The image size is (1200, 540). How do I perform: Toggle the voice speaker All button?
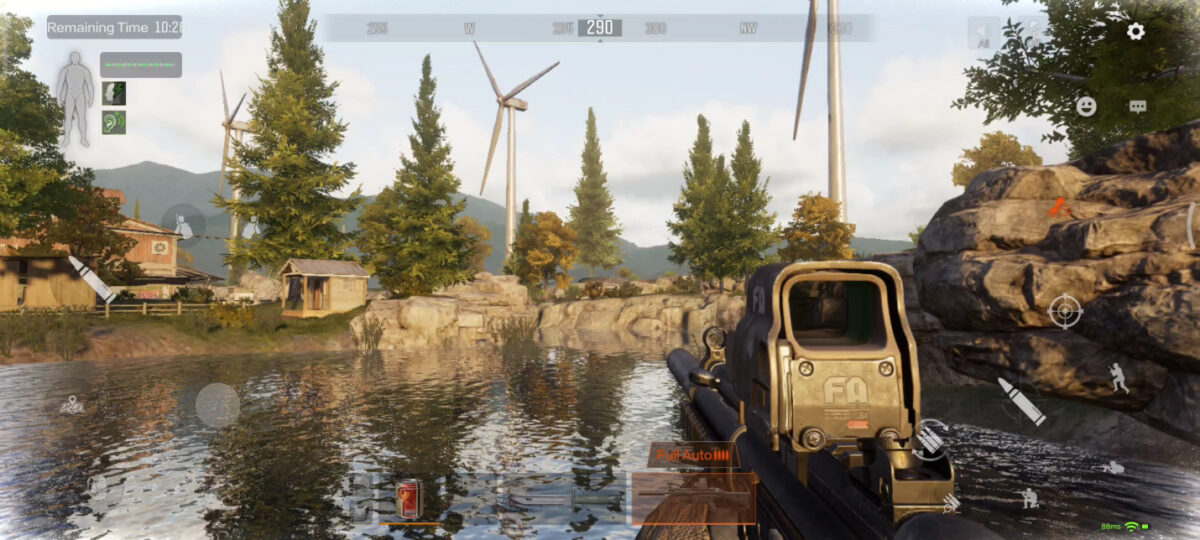click(984, 33)
